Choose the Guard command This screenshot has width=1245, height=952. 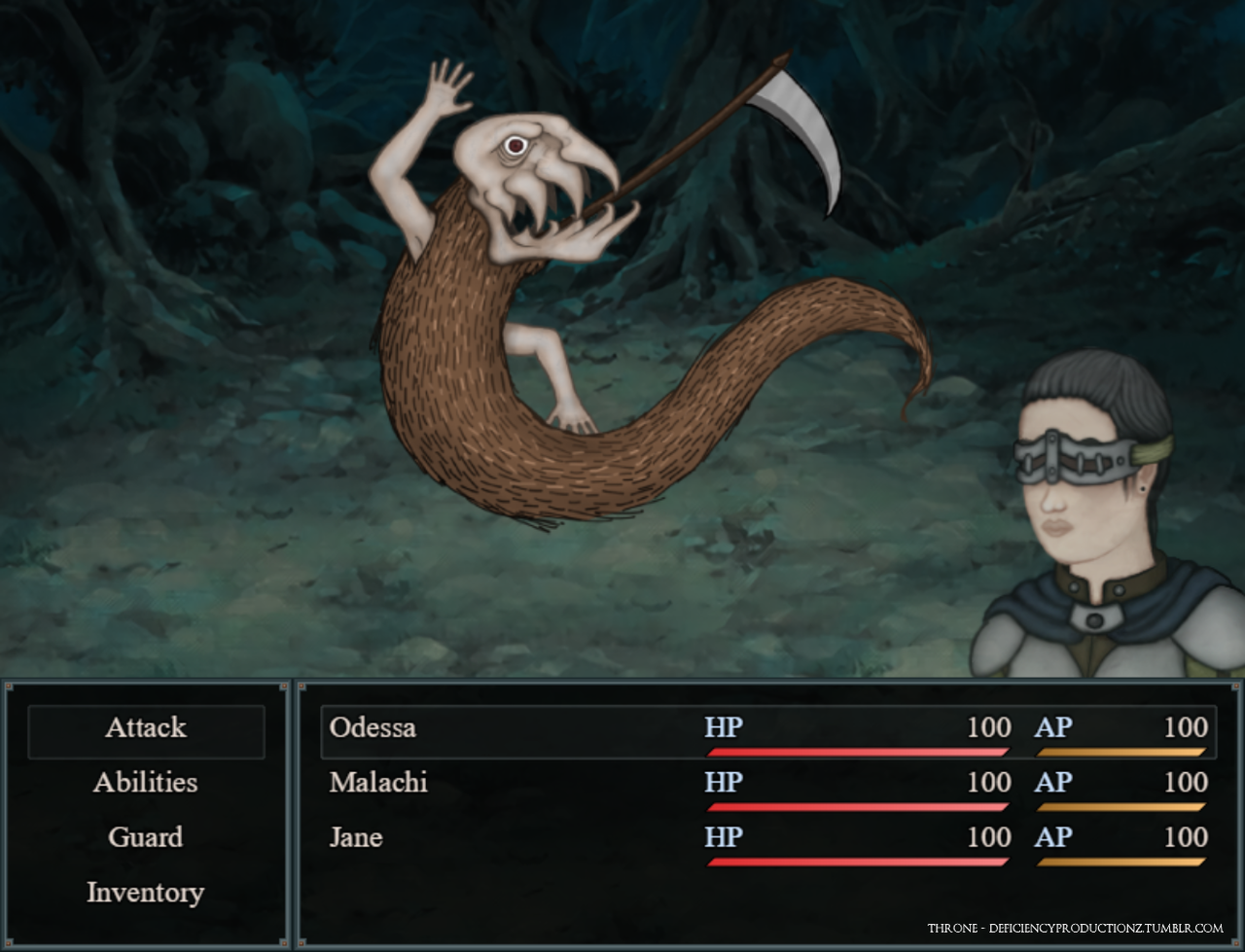[x=146, y=837]
